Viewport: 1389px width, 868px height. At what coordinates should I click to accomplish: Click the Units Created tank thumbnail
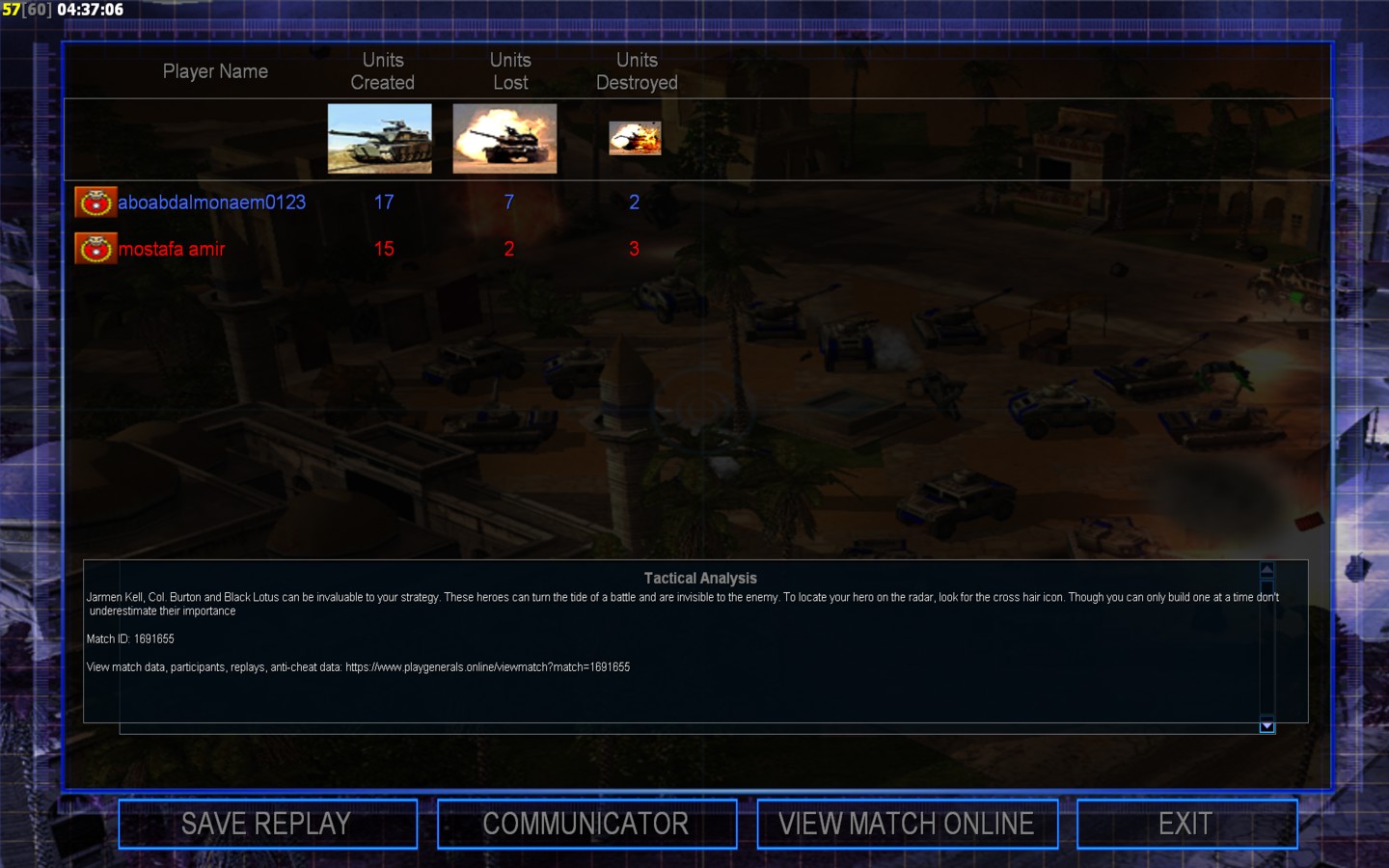pyautogui.click(x=380, y=139)
